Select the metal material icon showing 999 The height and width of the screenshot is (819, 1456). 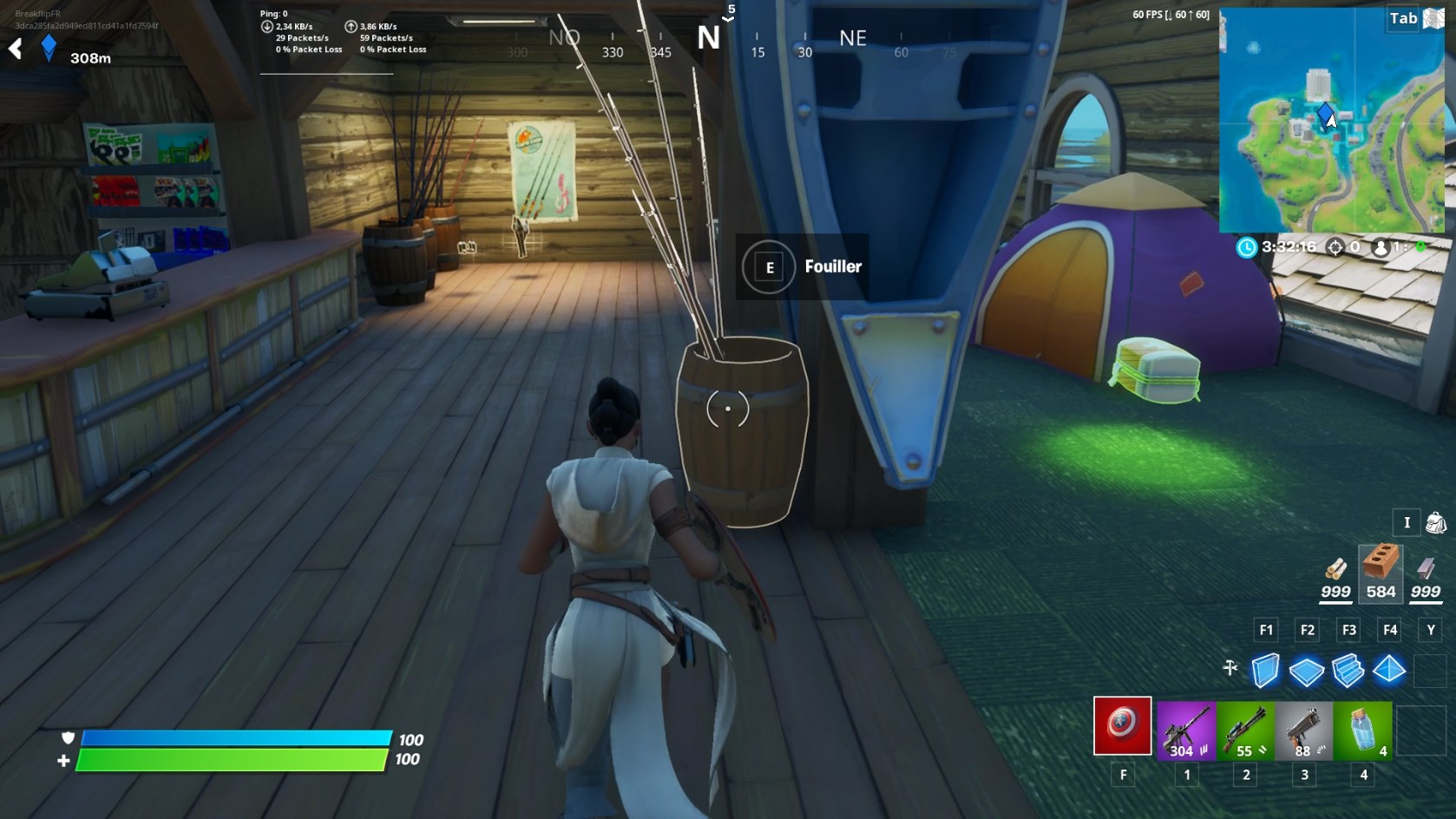[1424, 573]
